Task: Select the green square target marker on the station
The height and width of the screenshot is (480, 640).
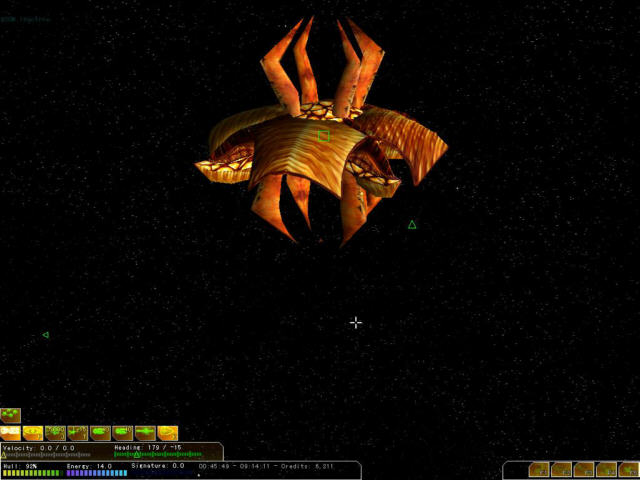Action: [x=323, y=135]
